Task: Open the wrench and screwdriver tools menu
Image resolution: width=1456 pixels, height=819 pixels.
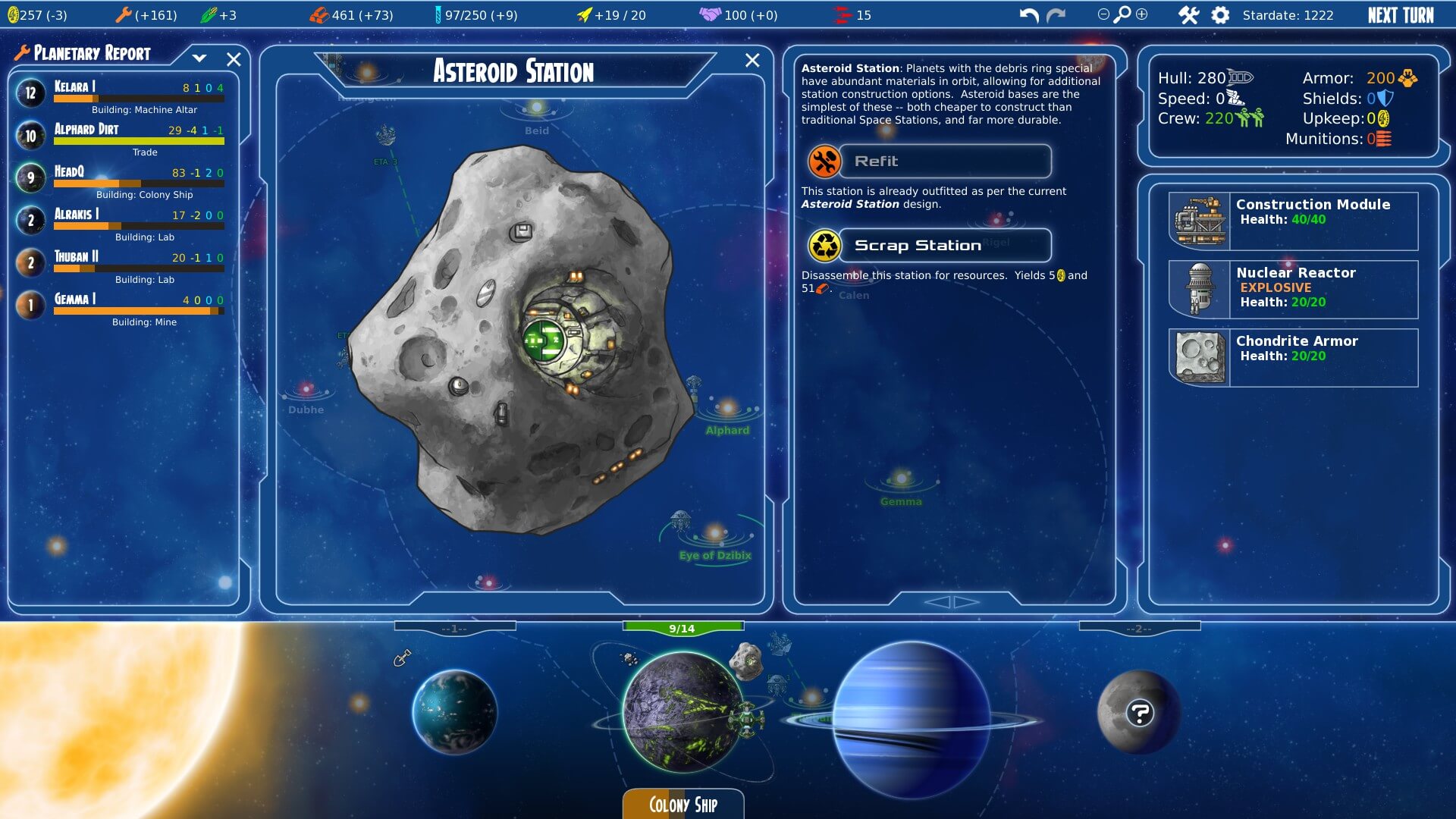Action: pyautogui.click(x=1188, y=15)
